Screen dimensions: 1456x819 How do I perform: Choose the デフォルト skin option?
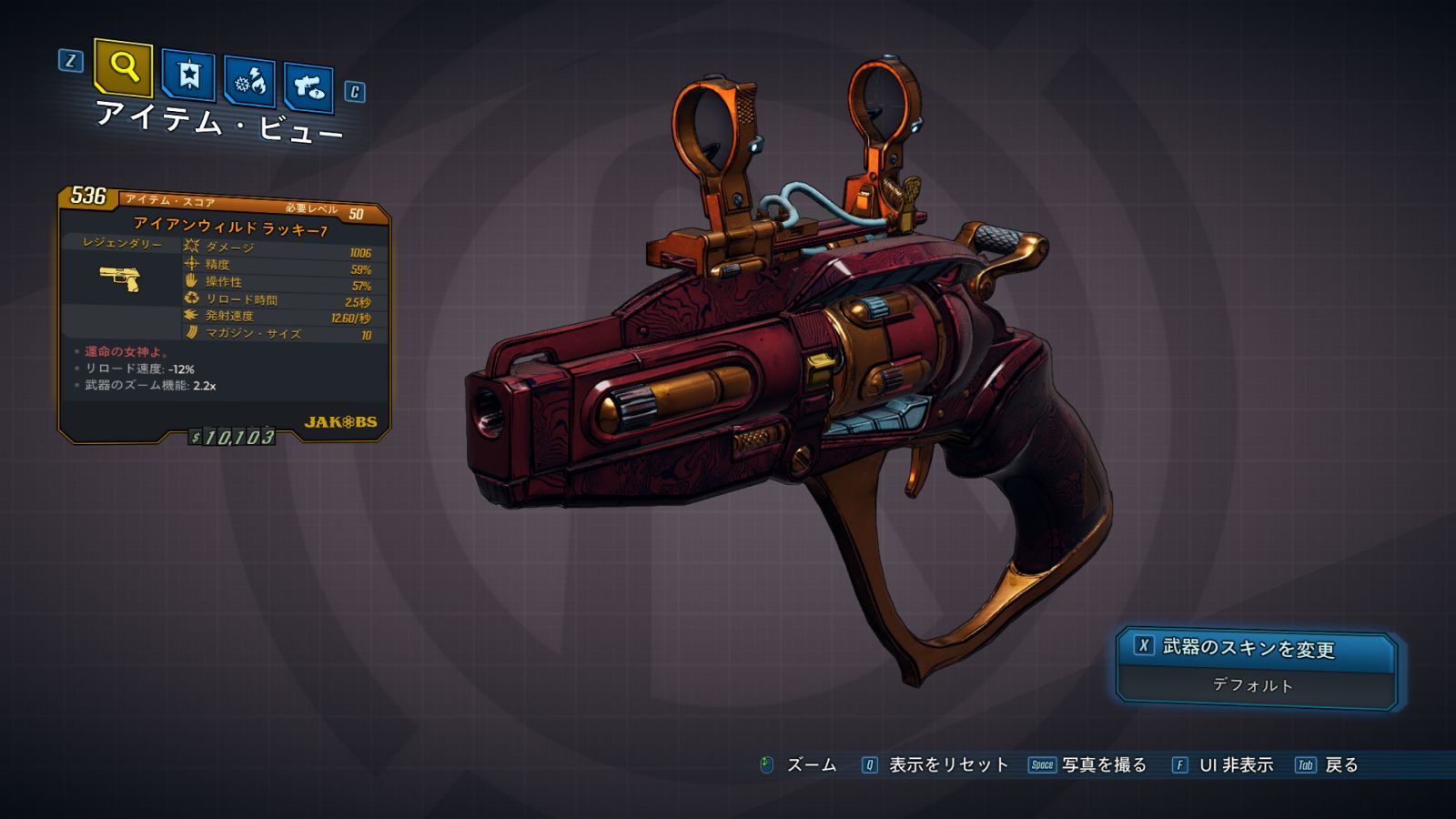1253,685
